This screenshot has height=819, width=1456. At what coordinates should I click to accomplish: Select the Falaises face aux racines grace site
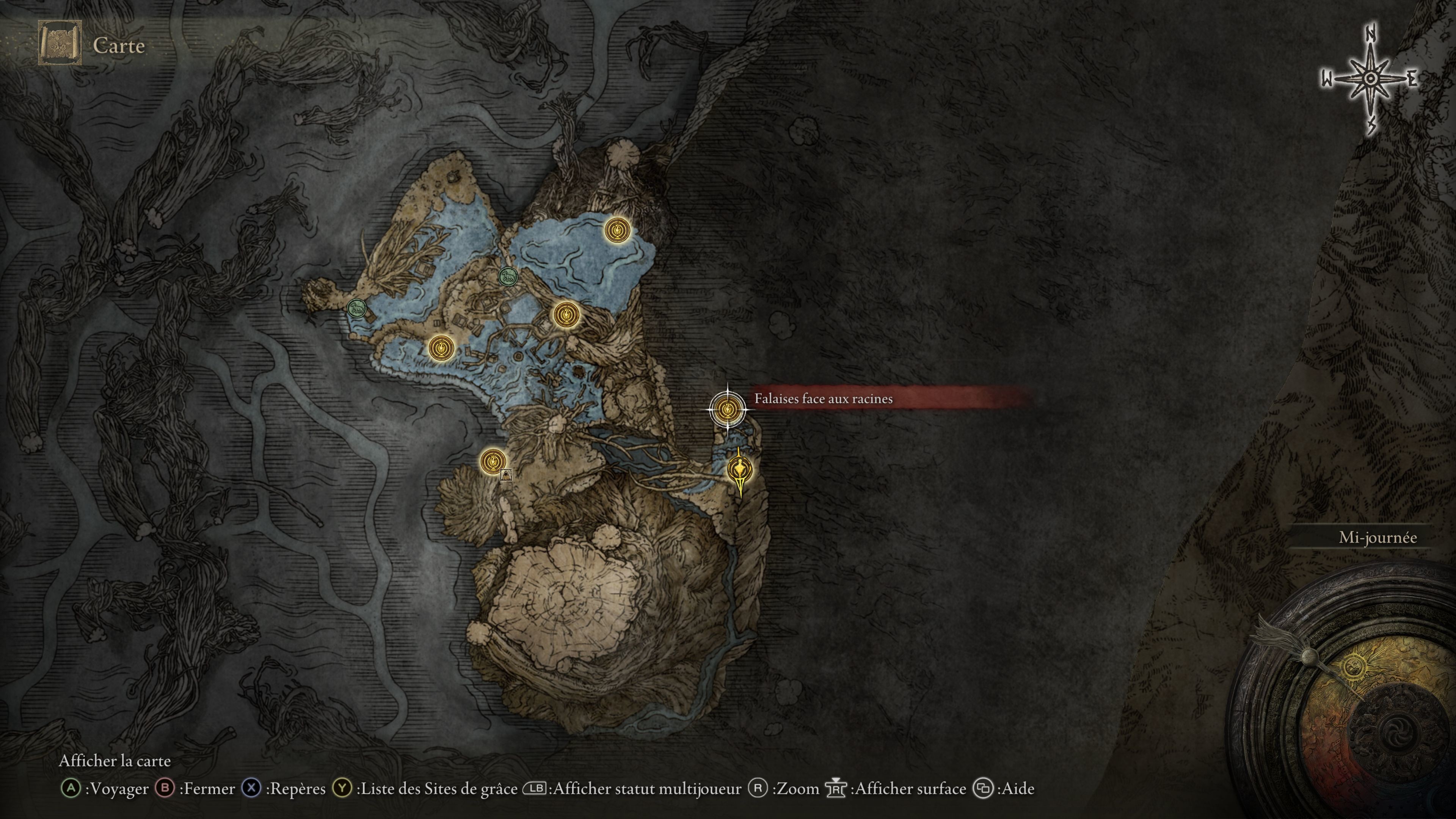pos(727,408)
